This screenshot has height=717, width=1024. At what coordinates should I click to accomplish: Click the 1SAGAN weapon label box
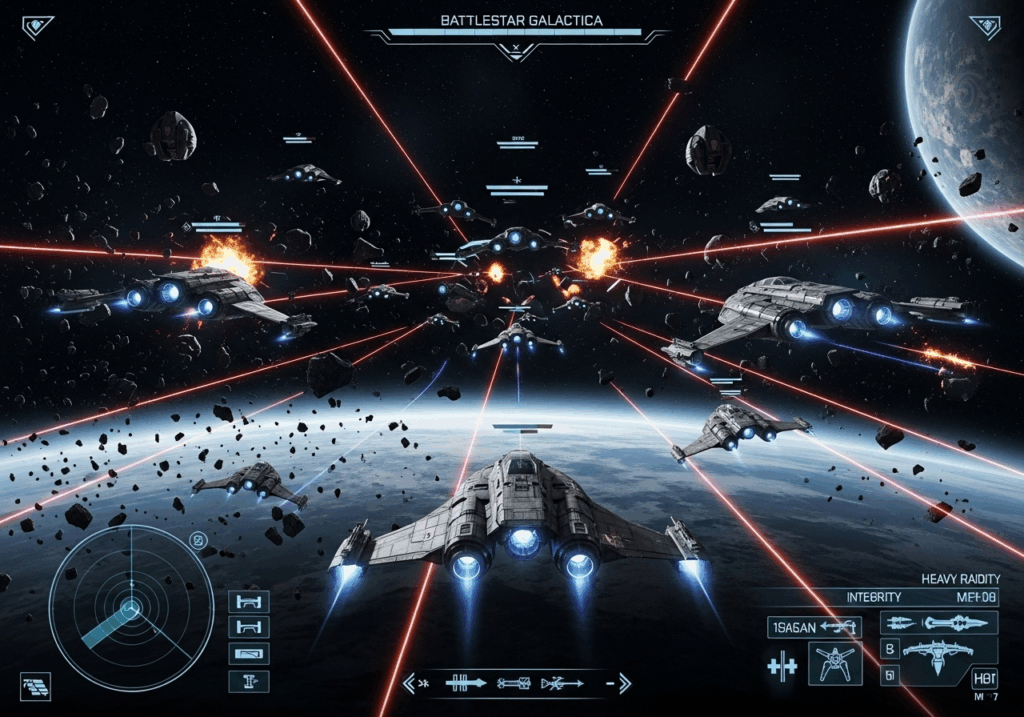(814, 628)
